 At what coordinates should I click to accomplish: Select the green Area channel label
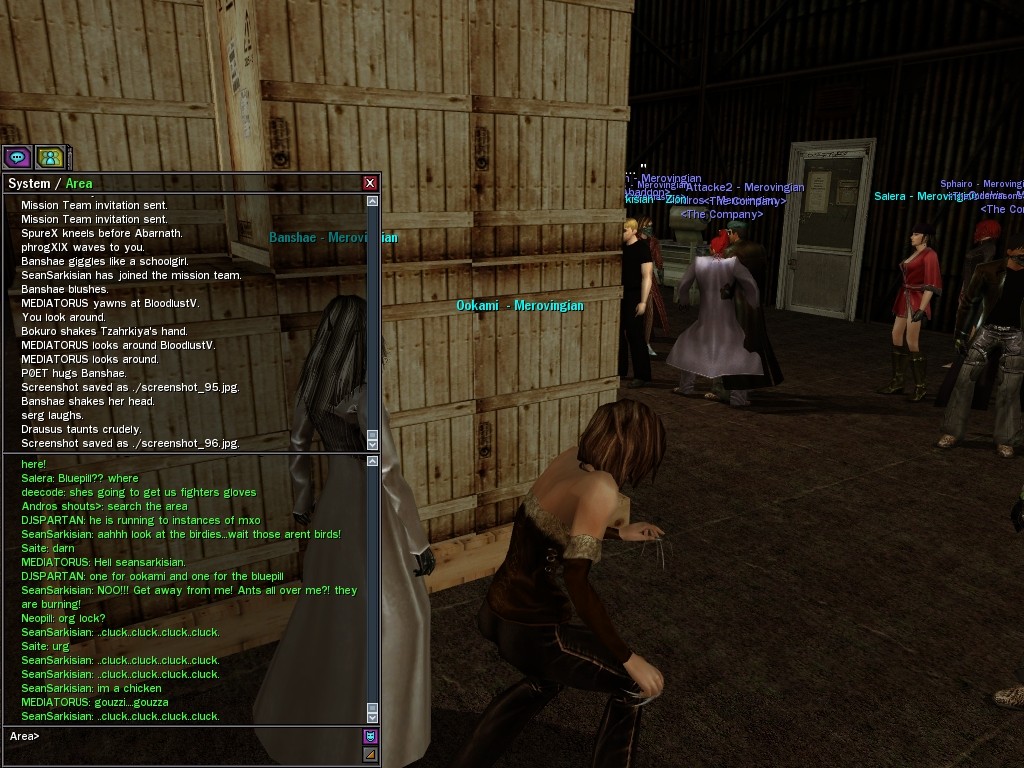pos(79,183)
